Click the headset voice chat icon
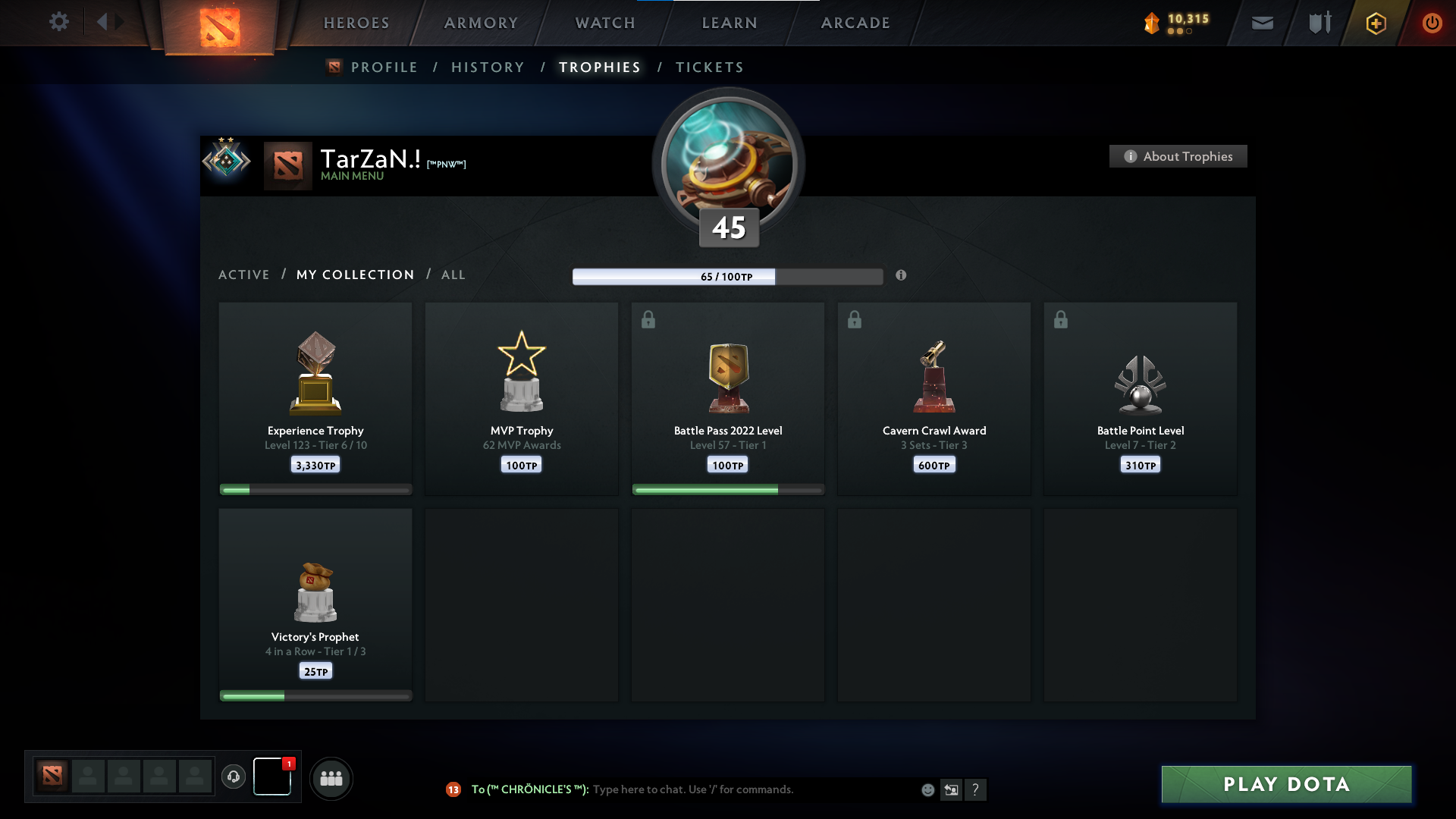The width and height of the screenshot is (1456, 819). (234, 778)
